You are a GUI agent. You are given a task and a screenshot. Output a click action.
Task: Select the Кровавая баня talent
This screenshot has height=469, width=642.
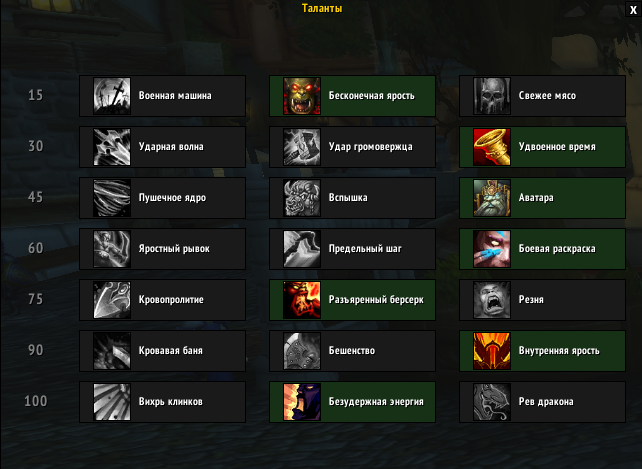click(x=163, y=351)
